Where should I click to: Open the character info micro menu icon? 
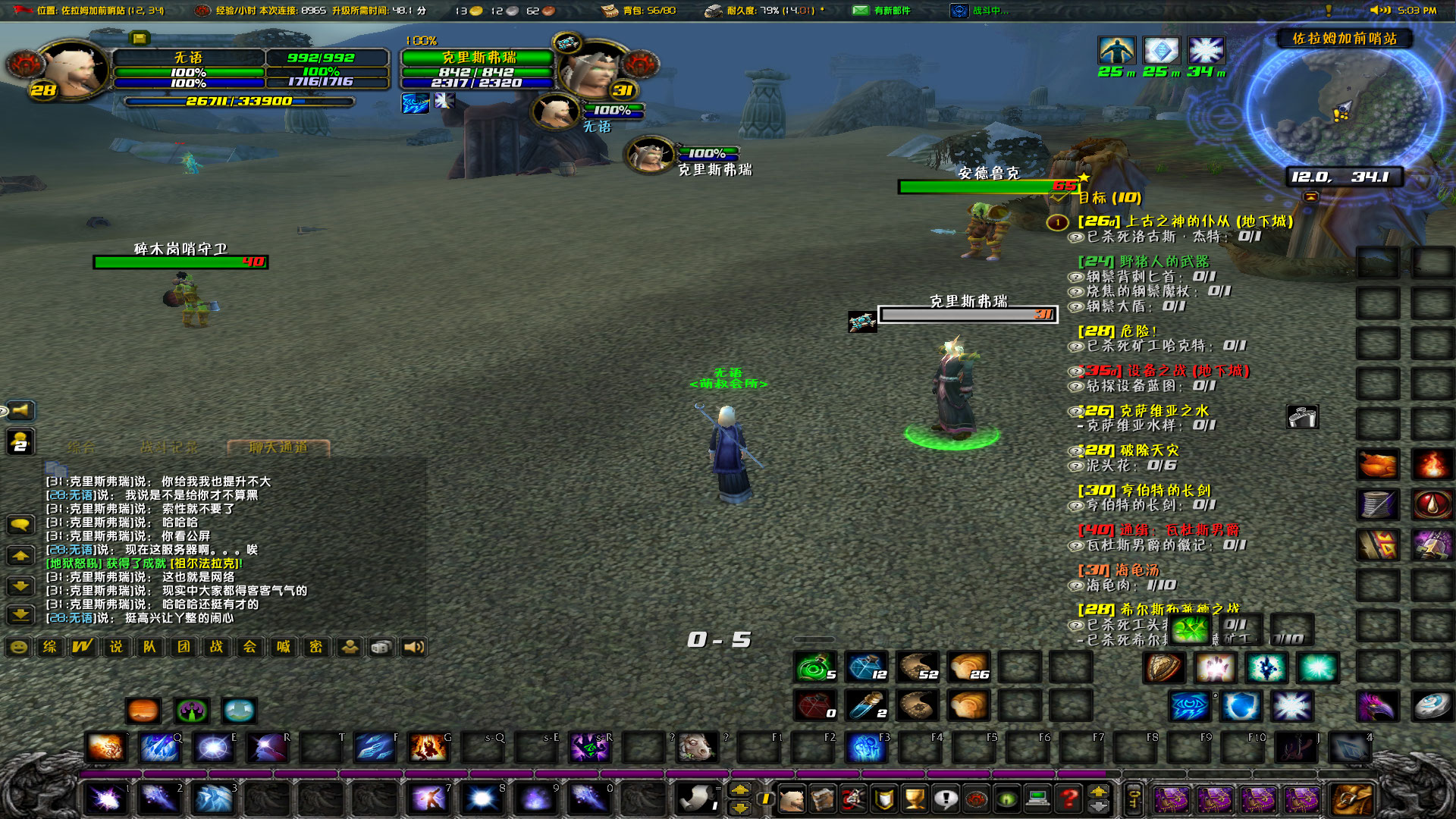(x=792, y=799)
